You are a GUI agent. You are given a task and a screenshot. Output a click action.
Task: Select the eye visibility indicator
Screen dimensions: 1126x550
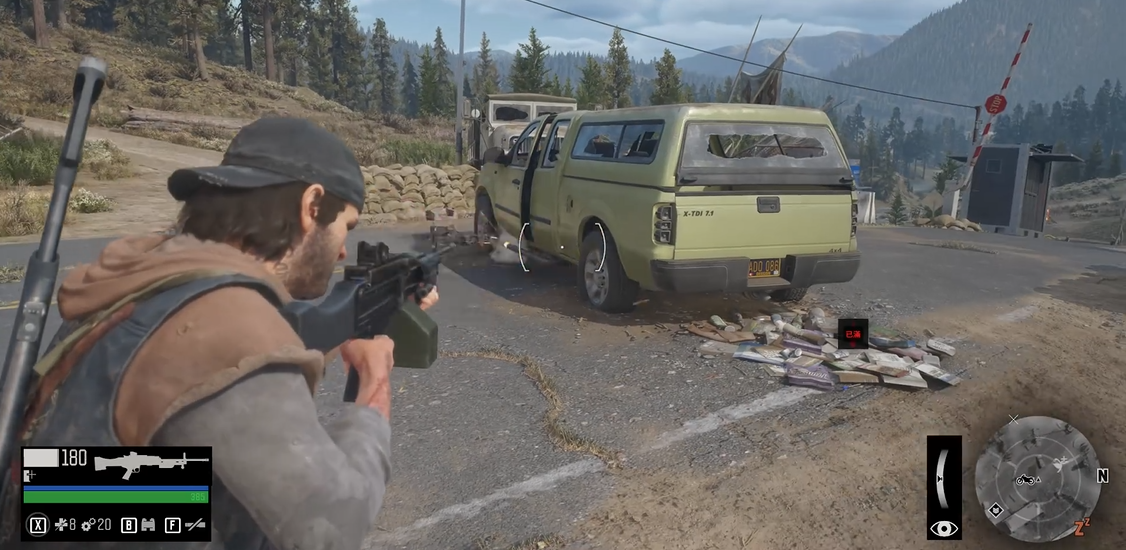coord(943,528)
